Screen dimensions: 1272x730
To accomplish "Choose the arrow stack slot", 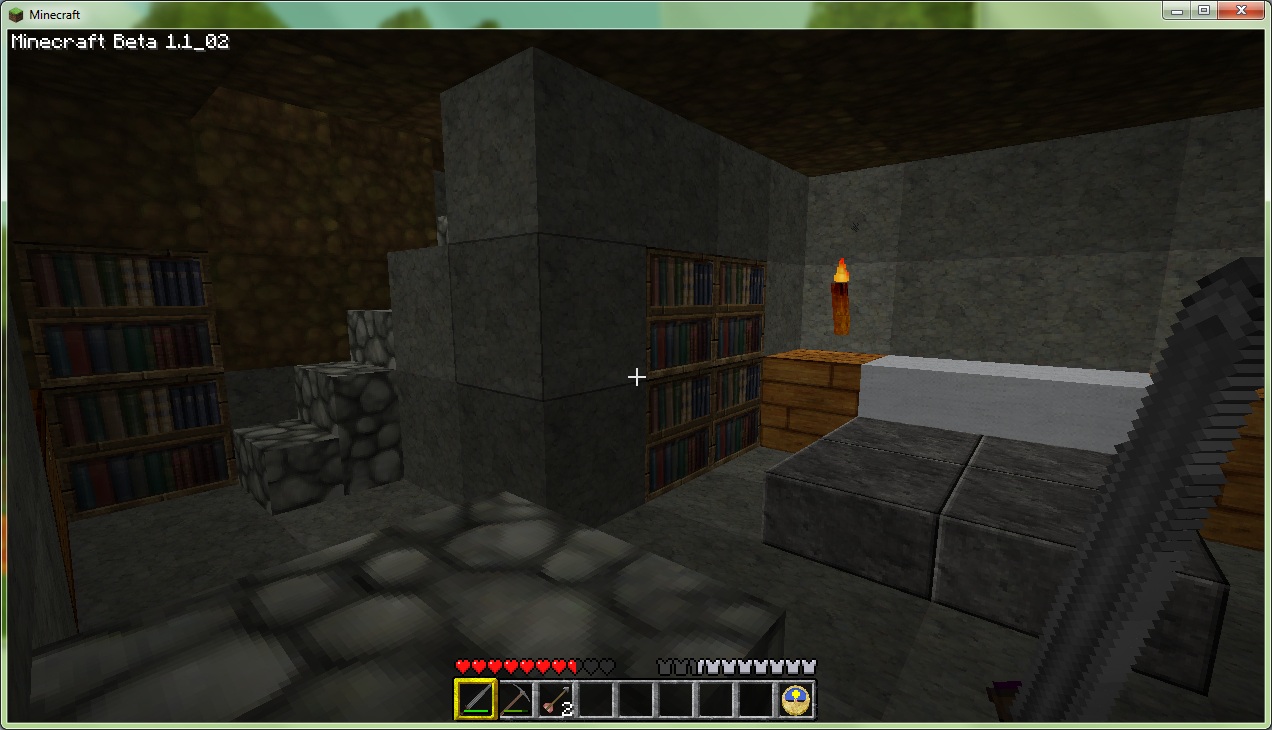I will (556, 698).
